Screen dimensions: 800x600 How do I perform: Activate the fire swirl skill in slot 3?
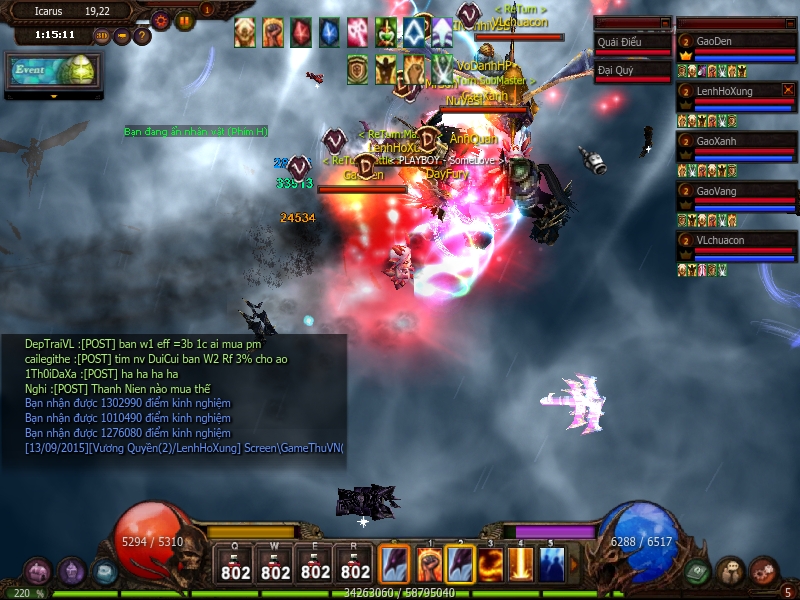pyautogui.click(x=491, y=565)
